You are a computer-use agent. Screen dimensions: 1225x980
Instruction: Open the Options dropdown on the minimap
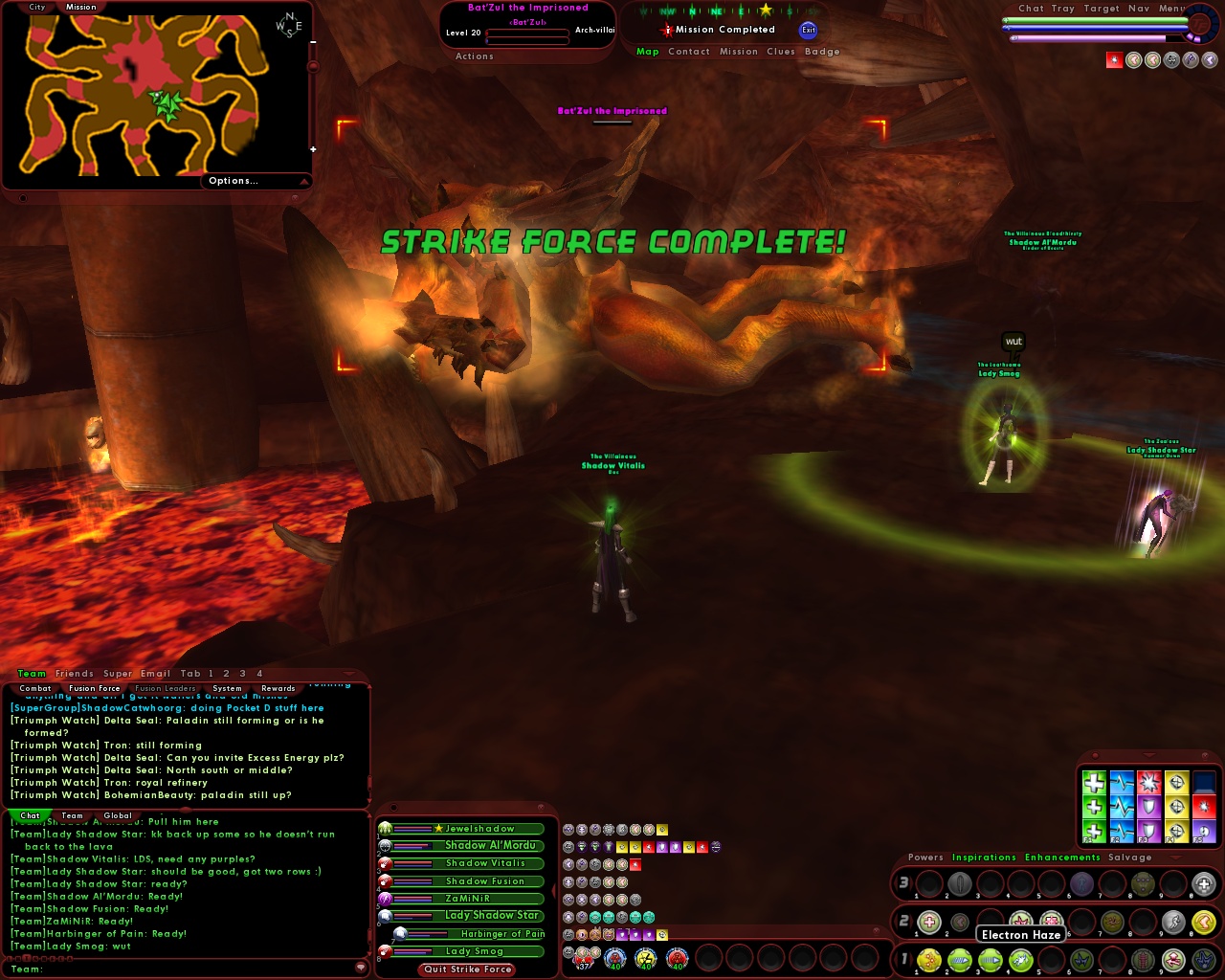[x=233, y=181]
